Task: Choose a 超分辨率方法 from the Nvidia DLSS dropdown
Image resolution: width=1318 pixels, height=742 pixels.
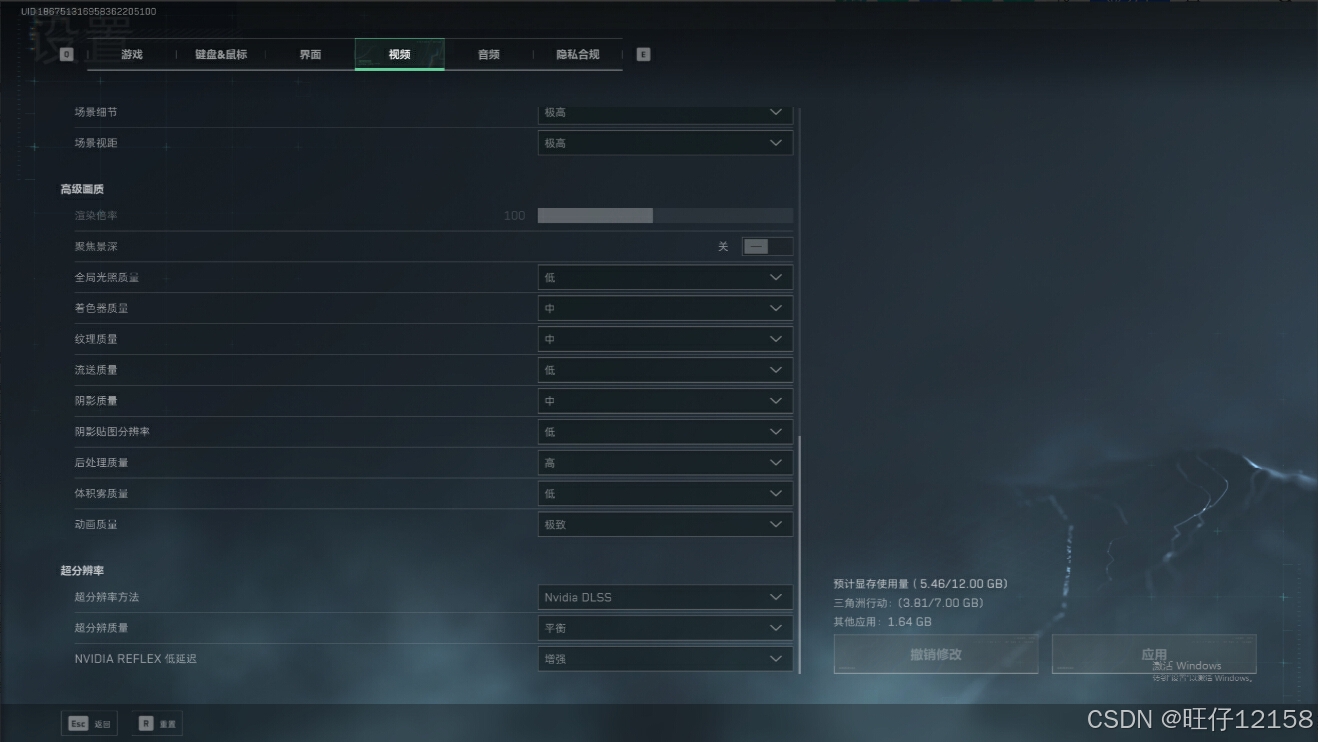Action: tap(665, 598)
